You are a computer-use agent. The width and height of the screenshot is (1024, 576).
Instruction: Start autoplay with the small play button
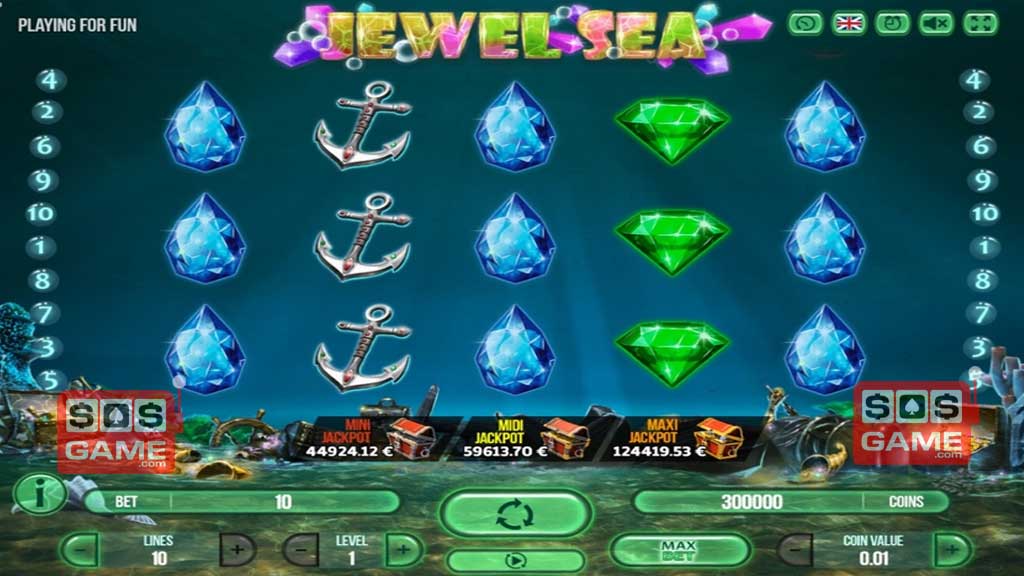coord(516,560)
